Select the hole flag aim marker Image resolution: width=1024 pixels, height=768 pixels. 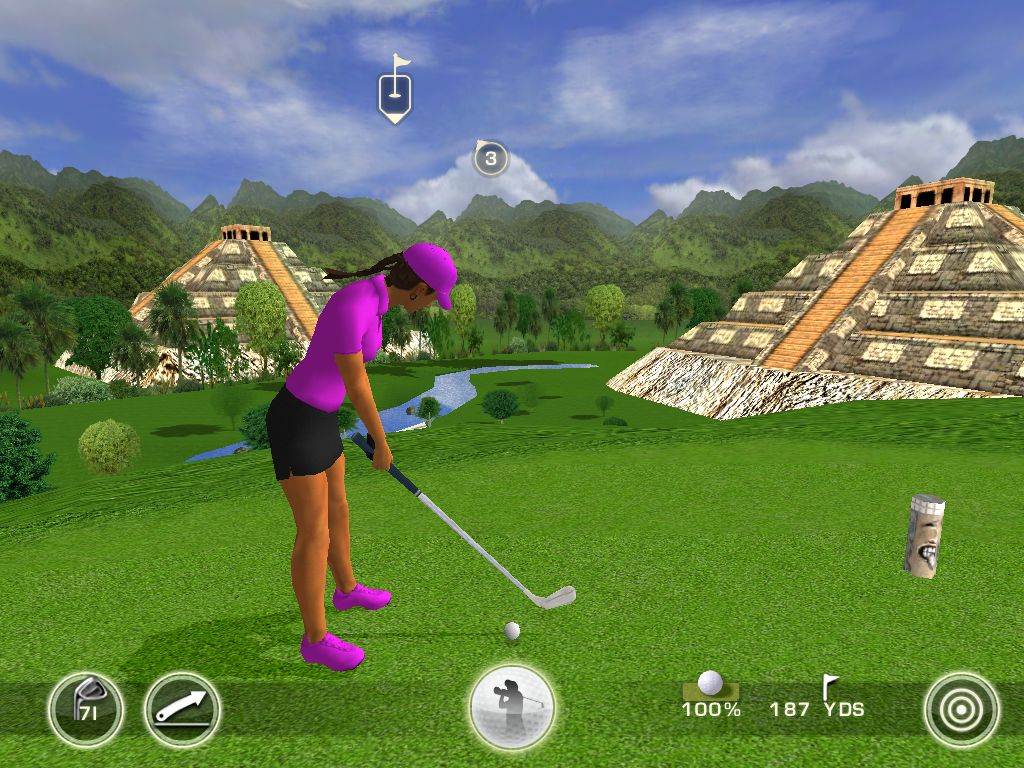pyautogui.click(x=395, y=94)
